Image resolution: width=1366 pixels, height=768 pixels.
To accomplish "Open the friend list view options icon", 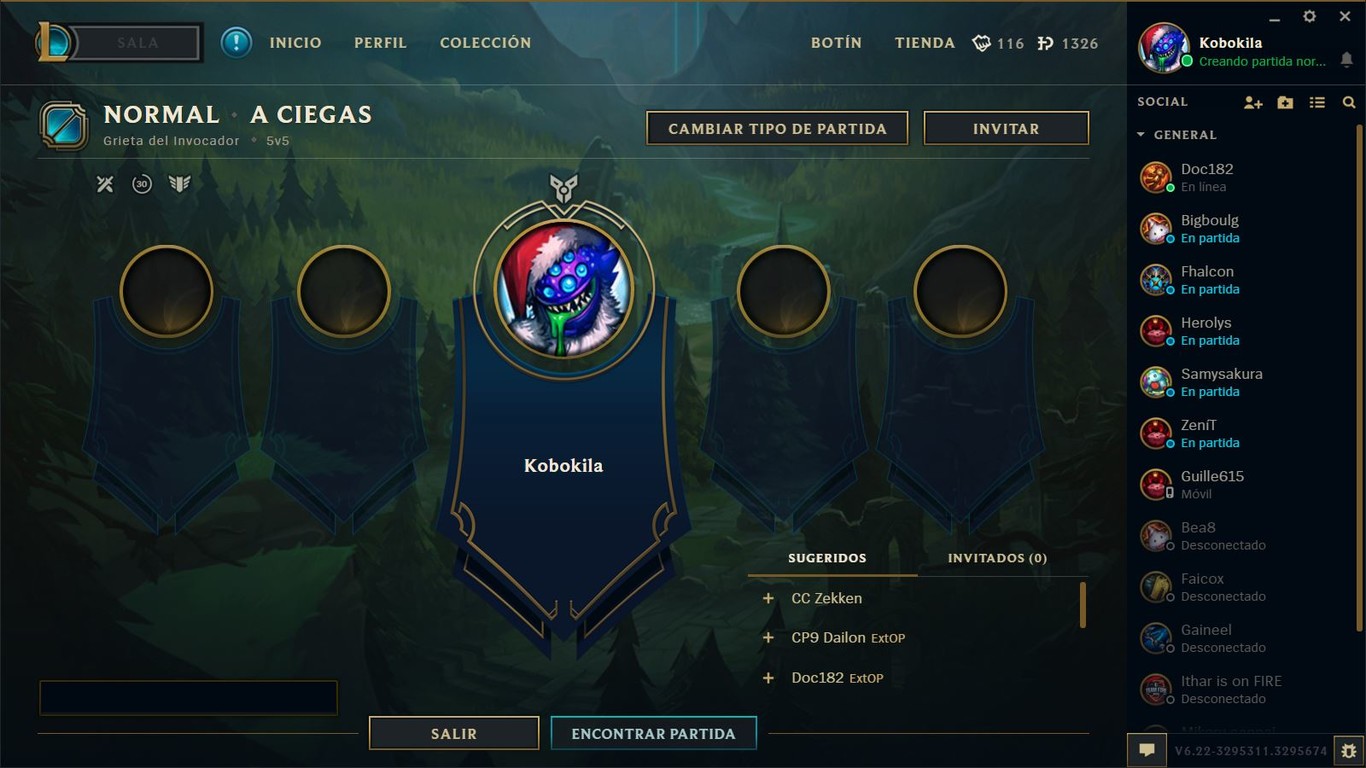I will [x=1317, y=102].
